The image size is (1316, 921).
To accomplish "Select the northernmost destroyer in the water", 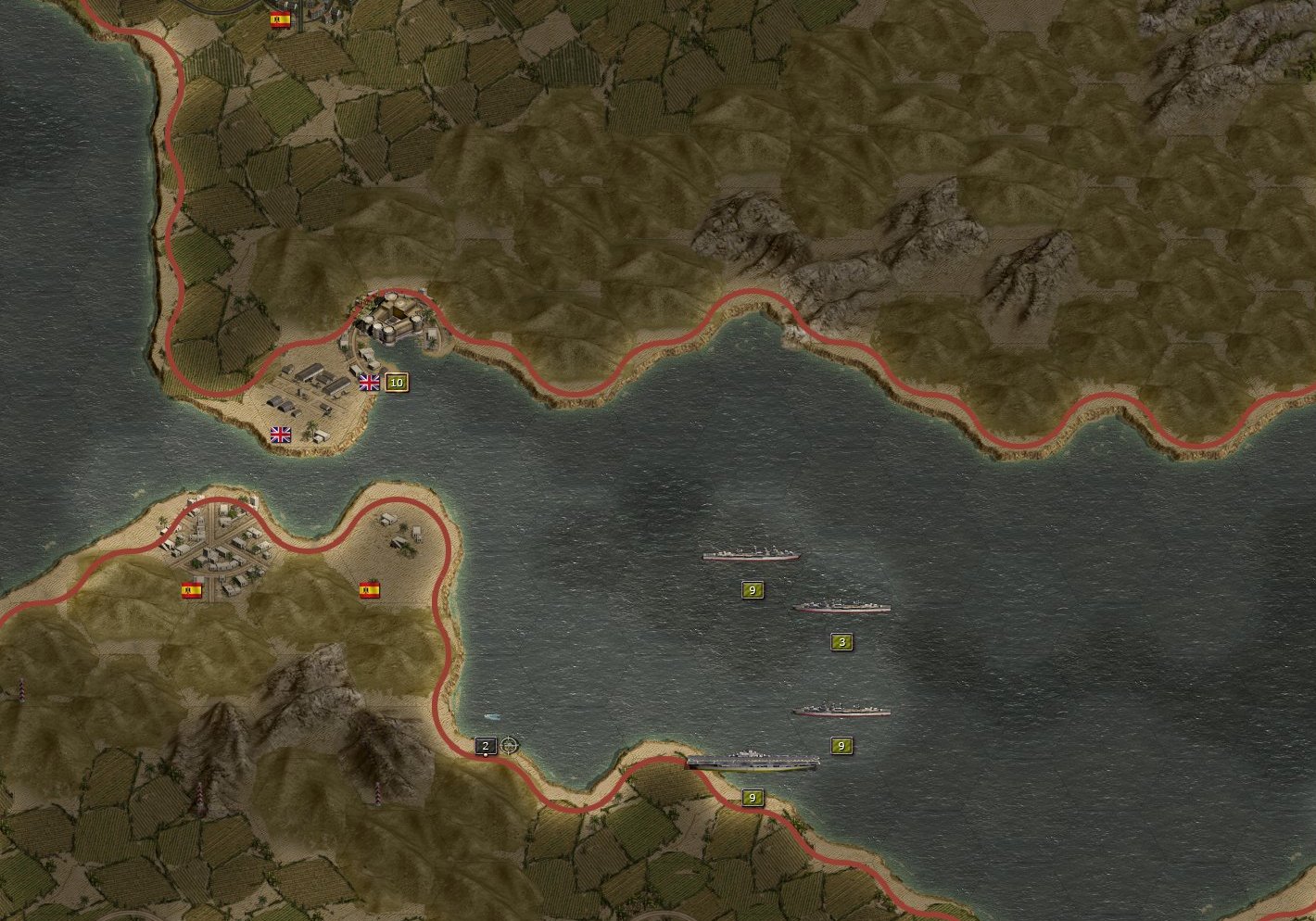I will coord(753,553).
